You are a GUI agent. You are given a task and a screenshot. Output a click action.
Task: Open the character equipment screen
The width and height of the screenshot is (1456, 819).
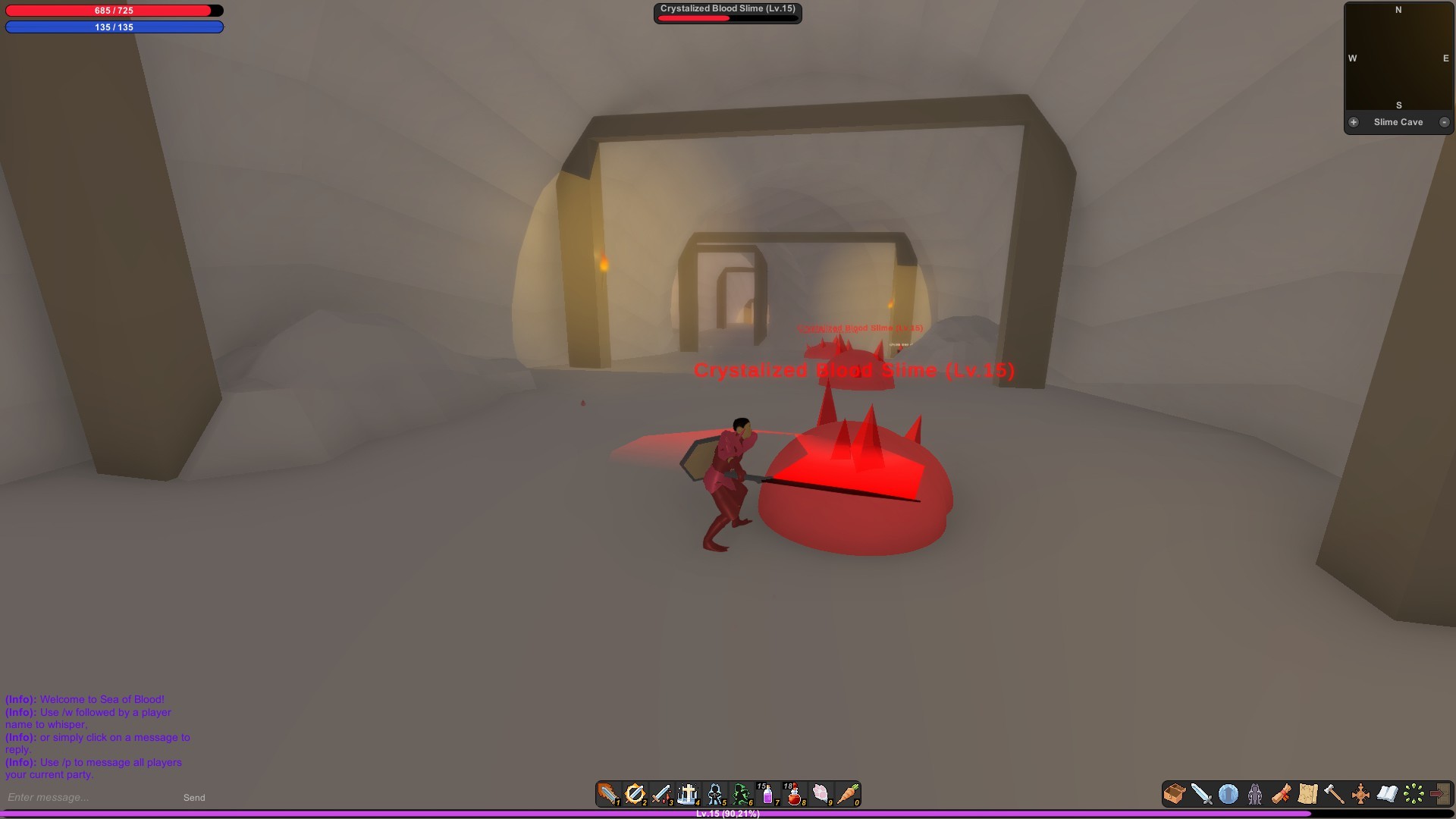[1254, 794]
